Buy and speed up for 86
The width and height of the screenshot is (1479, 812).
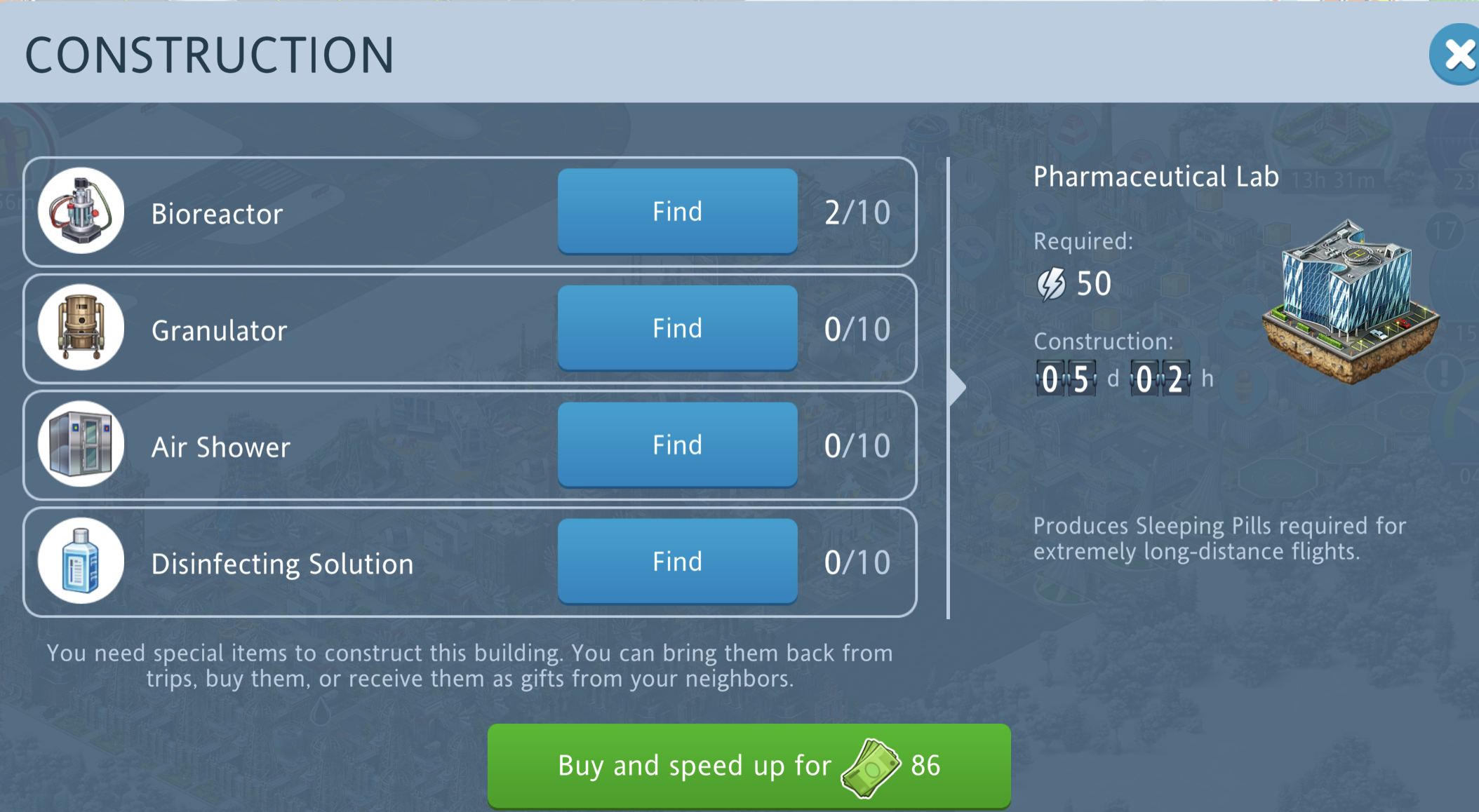[749, 766]
